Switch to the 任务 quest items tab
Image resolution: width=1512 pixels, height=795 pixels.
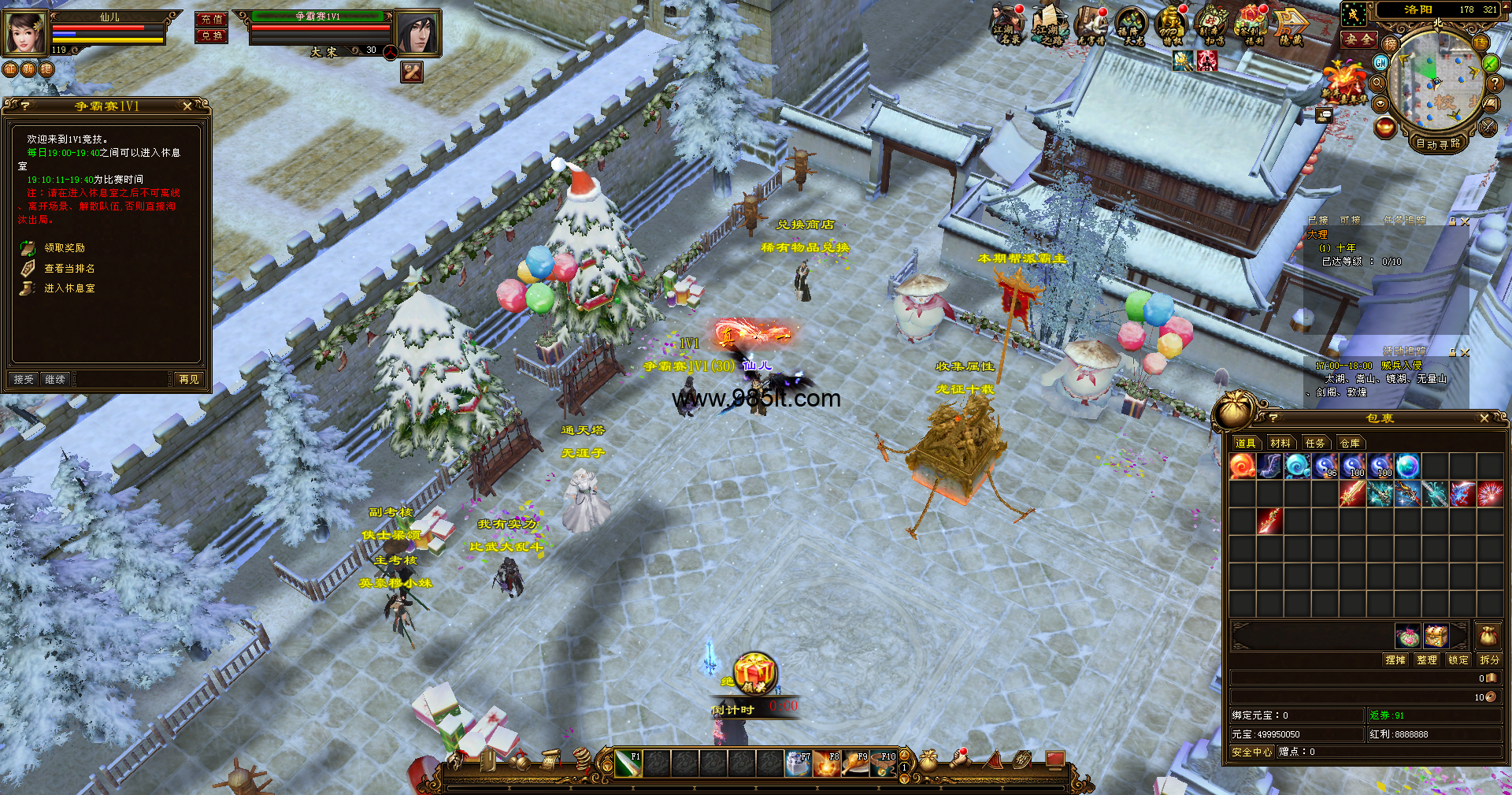1315,443
